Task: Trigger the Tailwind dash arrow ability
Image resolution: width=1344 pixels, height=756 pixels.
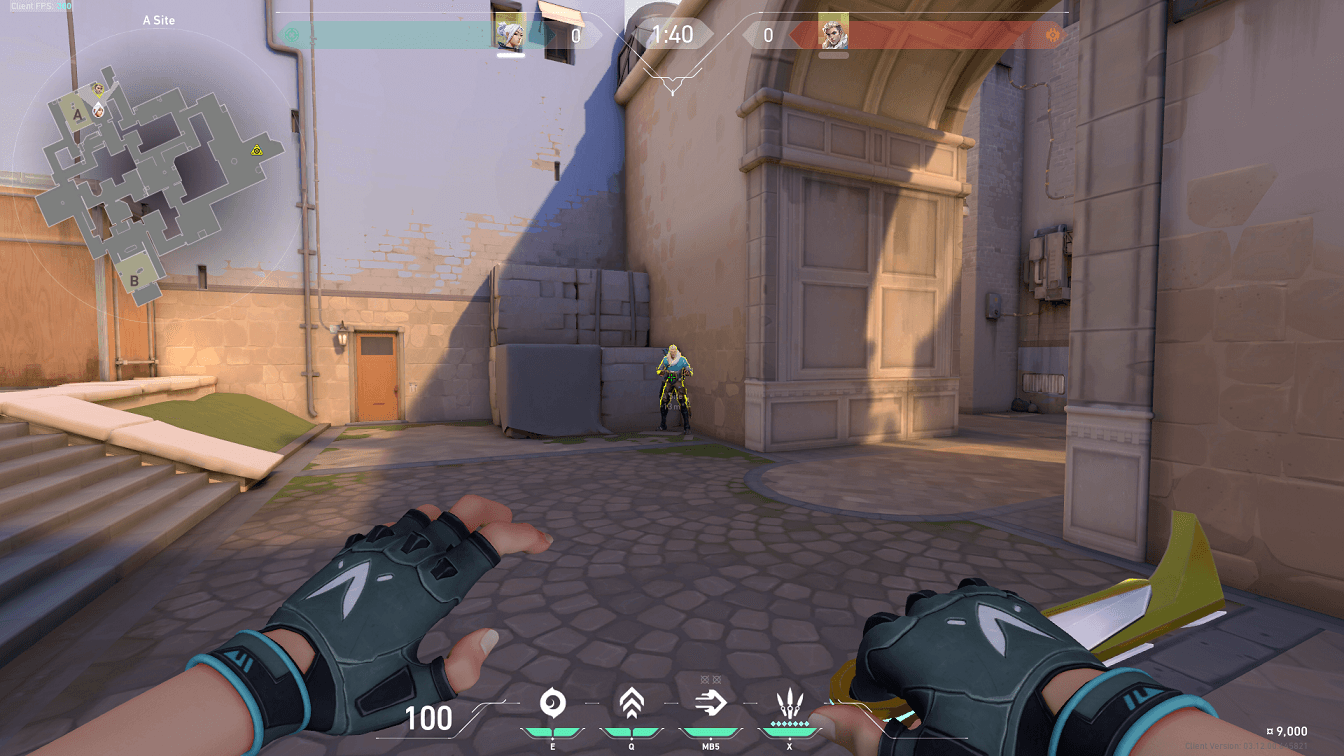Action: (x=710, y=704)
